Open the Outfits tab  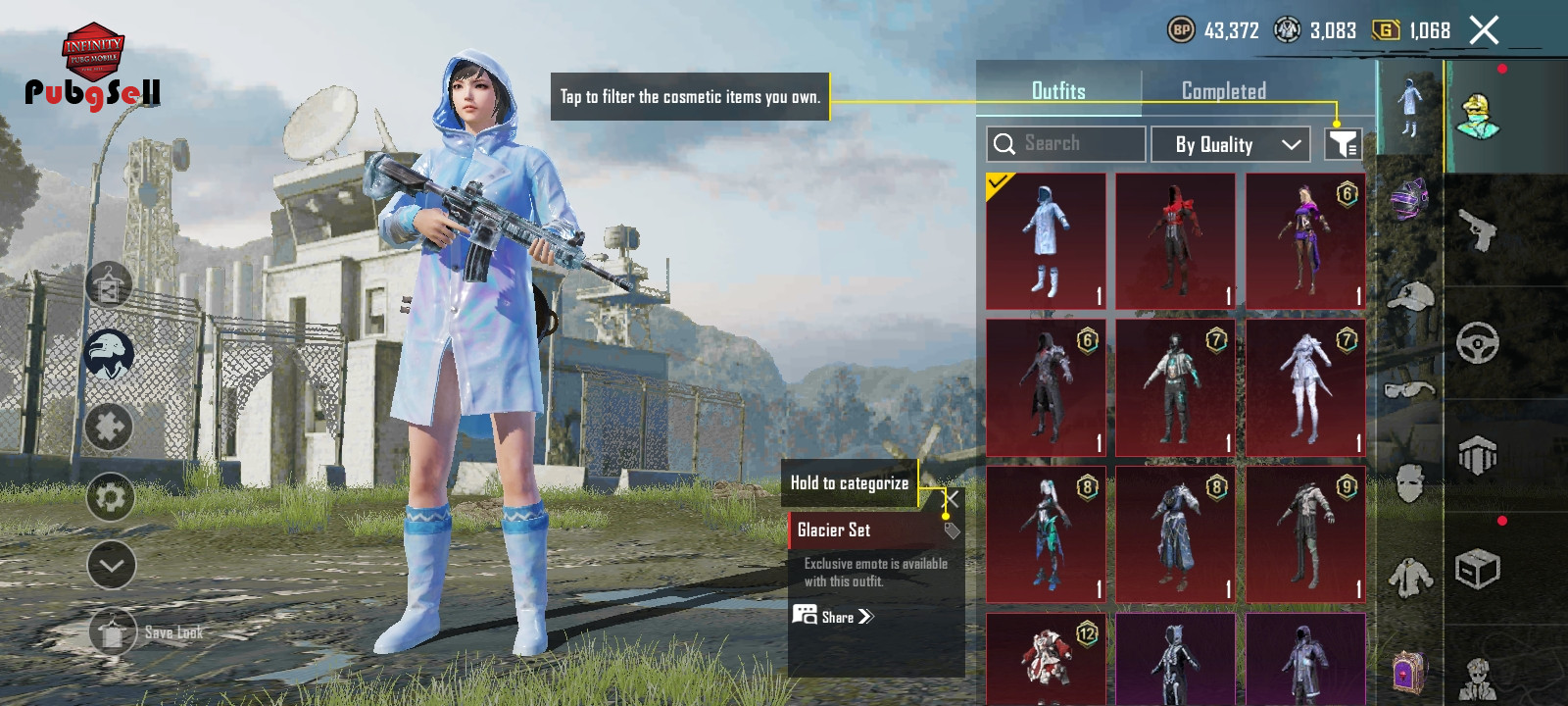pos(1058,91)
